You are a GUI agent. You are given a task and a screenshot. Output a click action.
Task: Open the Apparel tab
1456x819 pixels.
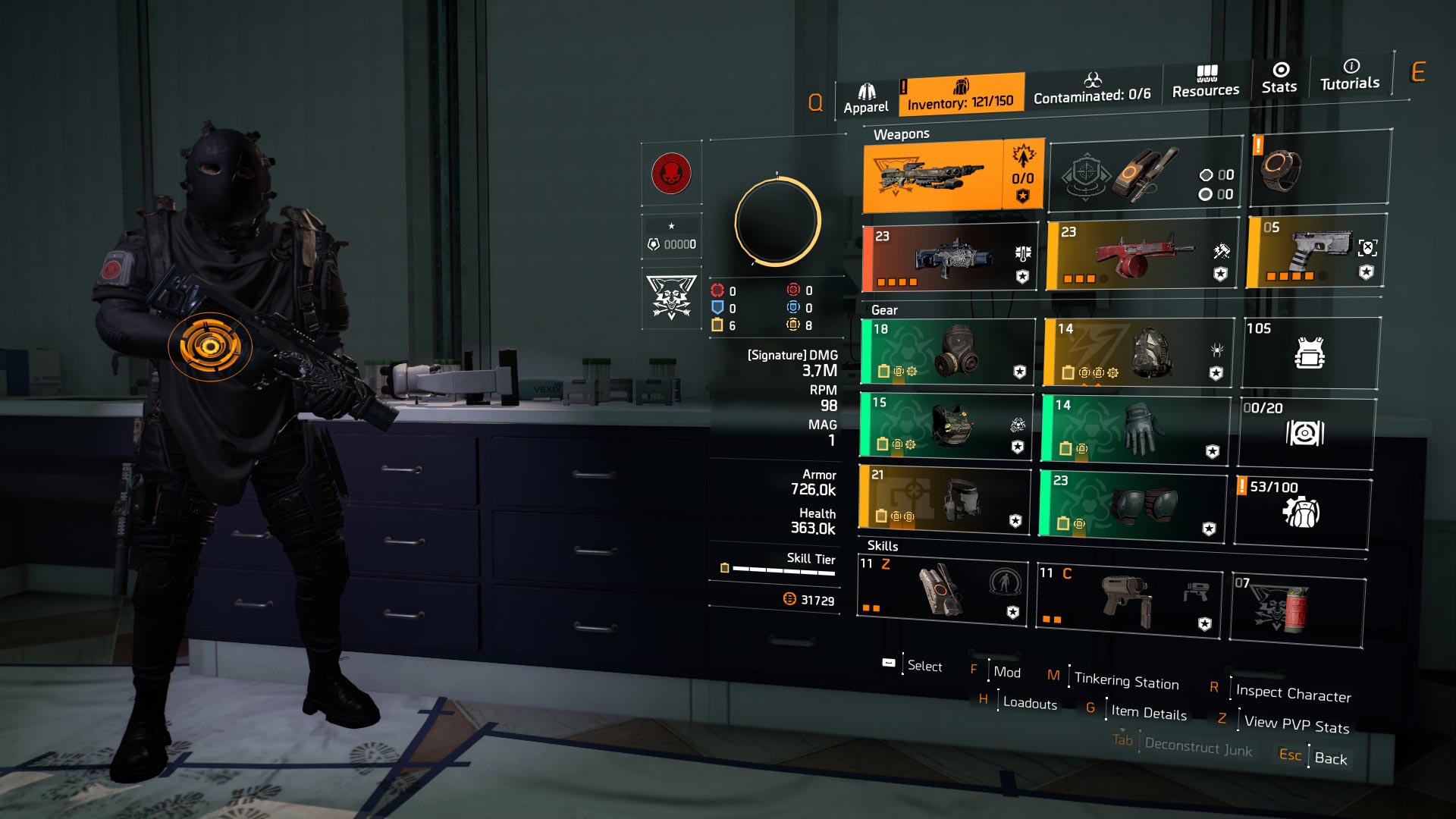click(865, 99)
